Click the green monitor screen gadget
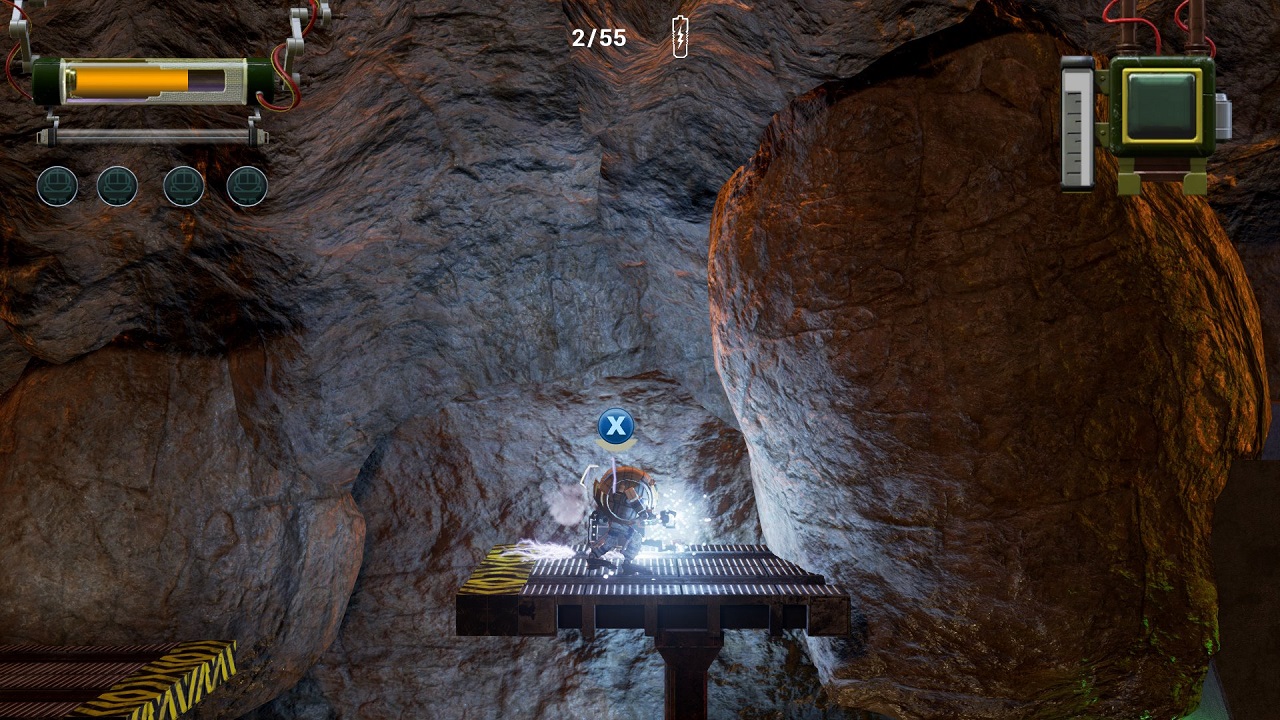 [1161, 105]
